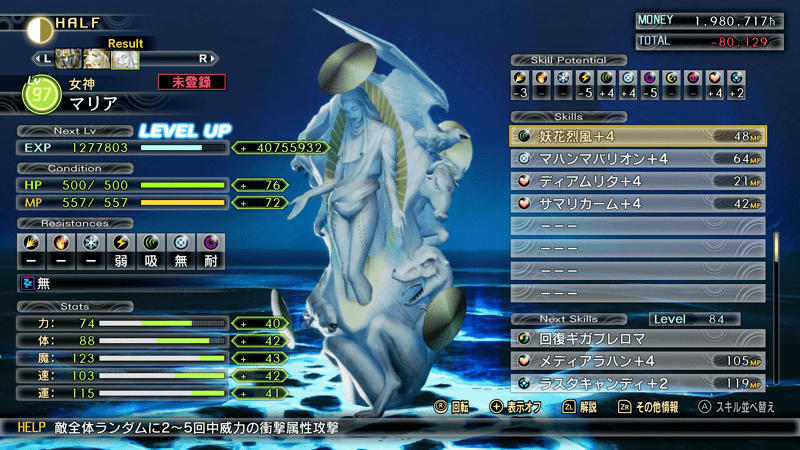The width and height of the screenshot is (800, 450).
Task: Switch to the armored silver-faced demon portrait
Action: pos(68,59)
